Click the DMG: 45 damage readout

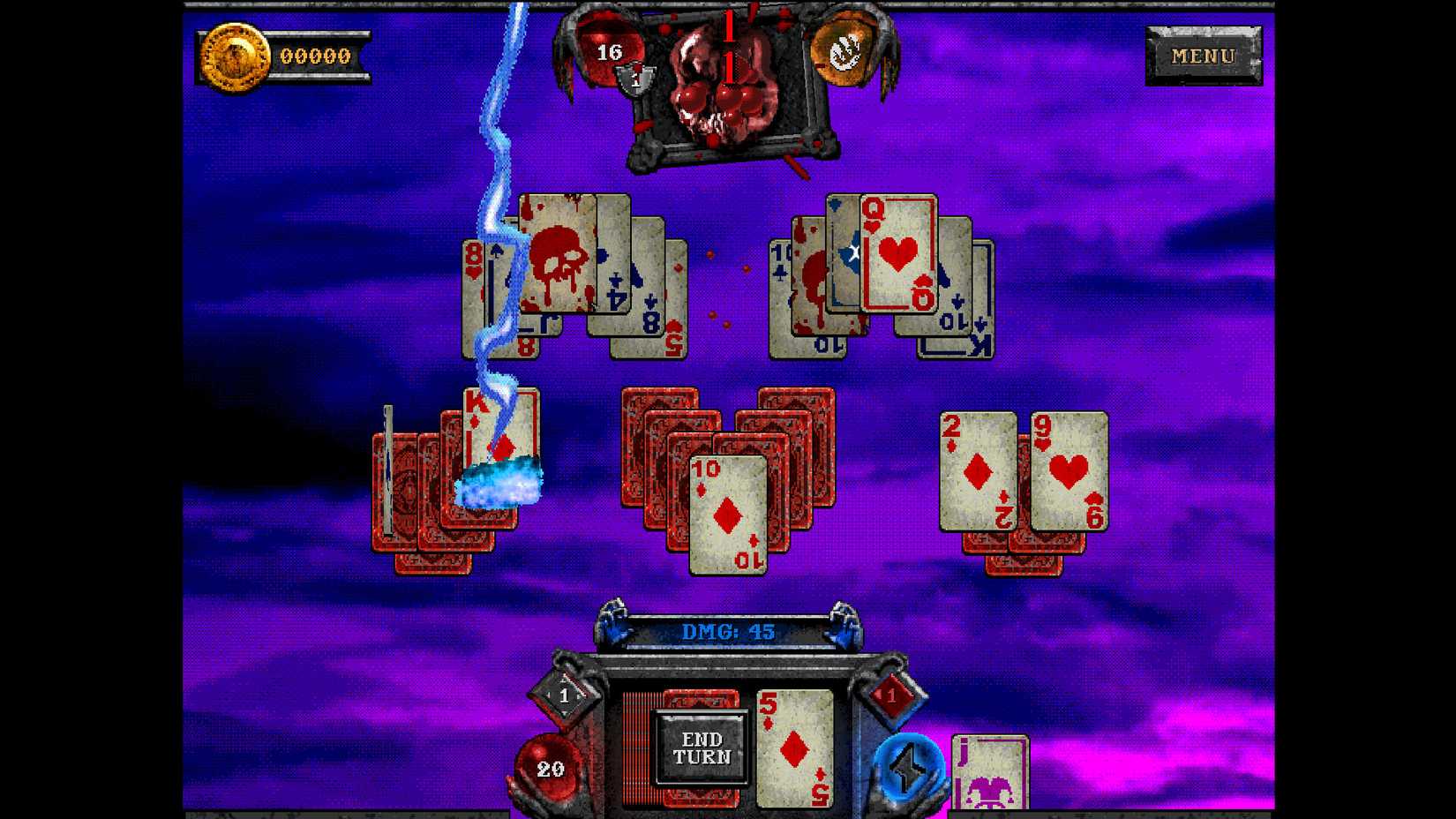click(727, 632)
